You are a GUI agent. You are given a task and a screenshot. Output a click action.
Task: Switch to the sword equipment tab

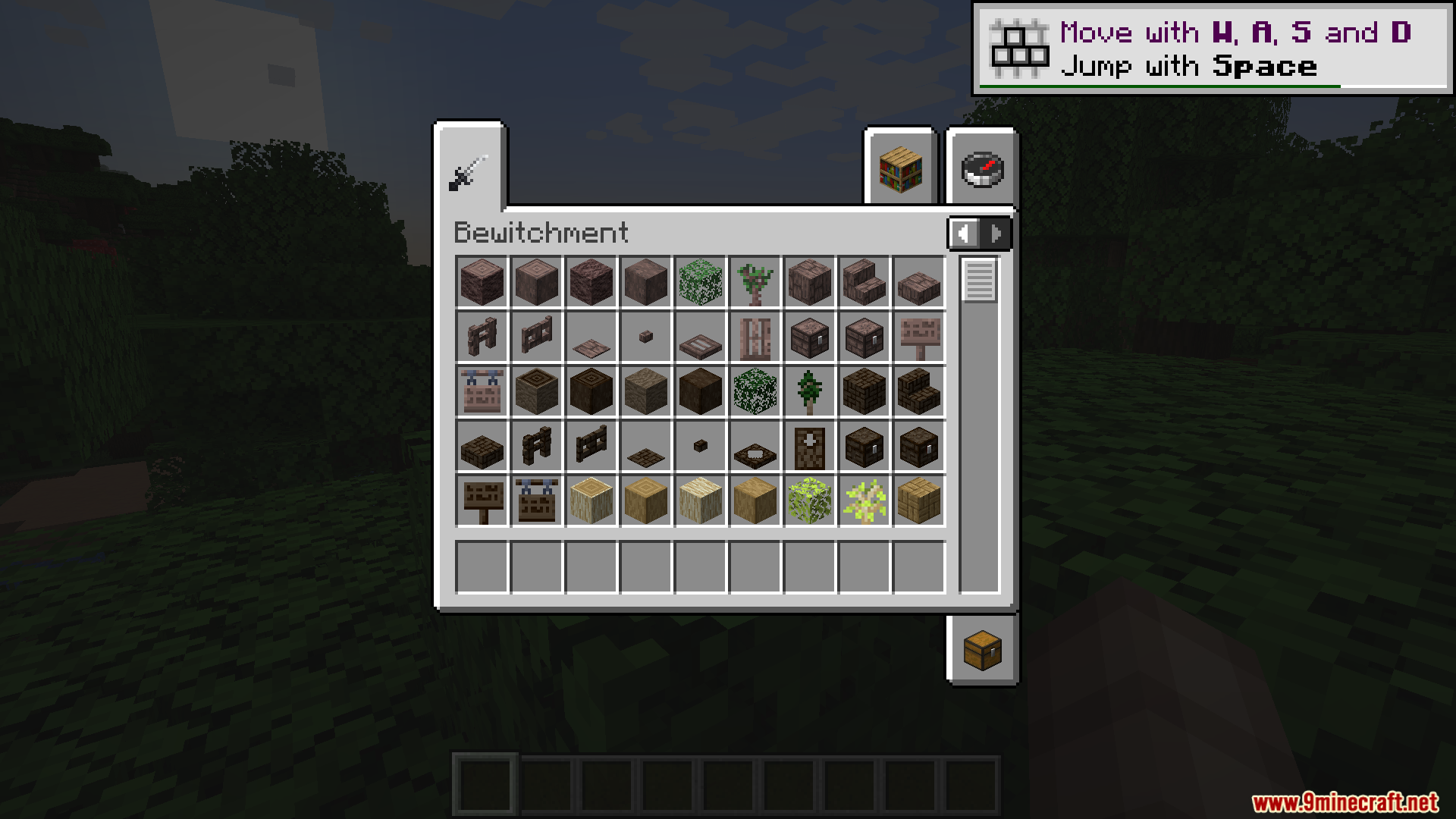pos(468,172)
